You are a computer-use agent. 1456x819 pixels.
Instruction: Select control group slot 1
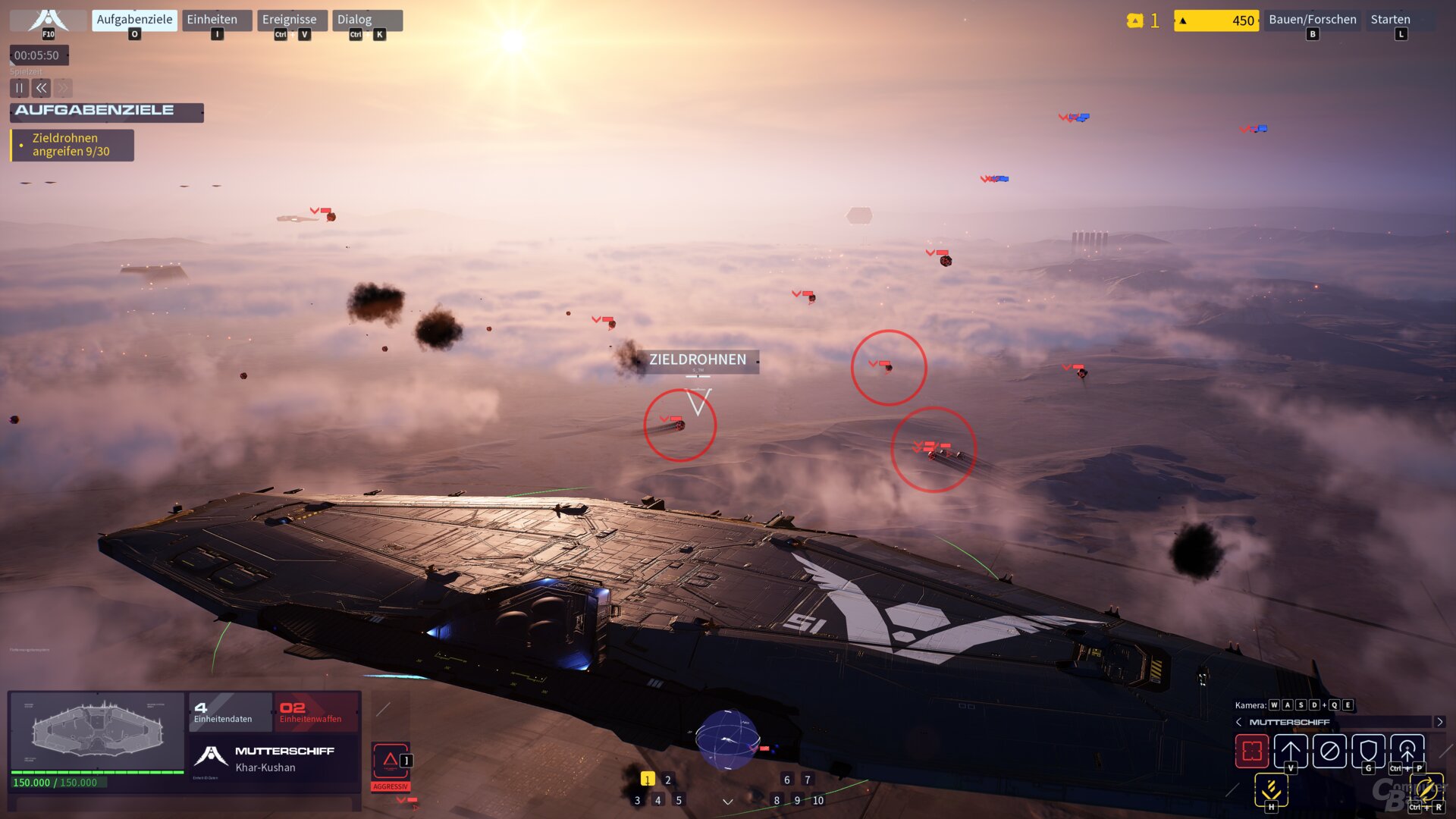(647, 779)
